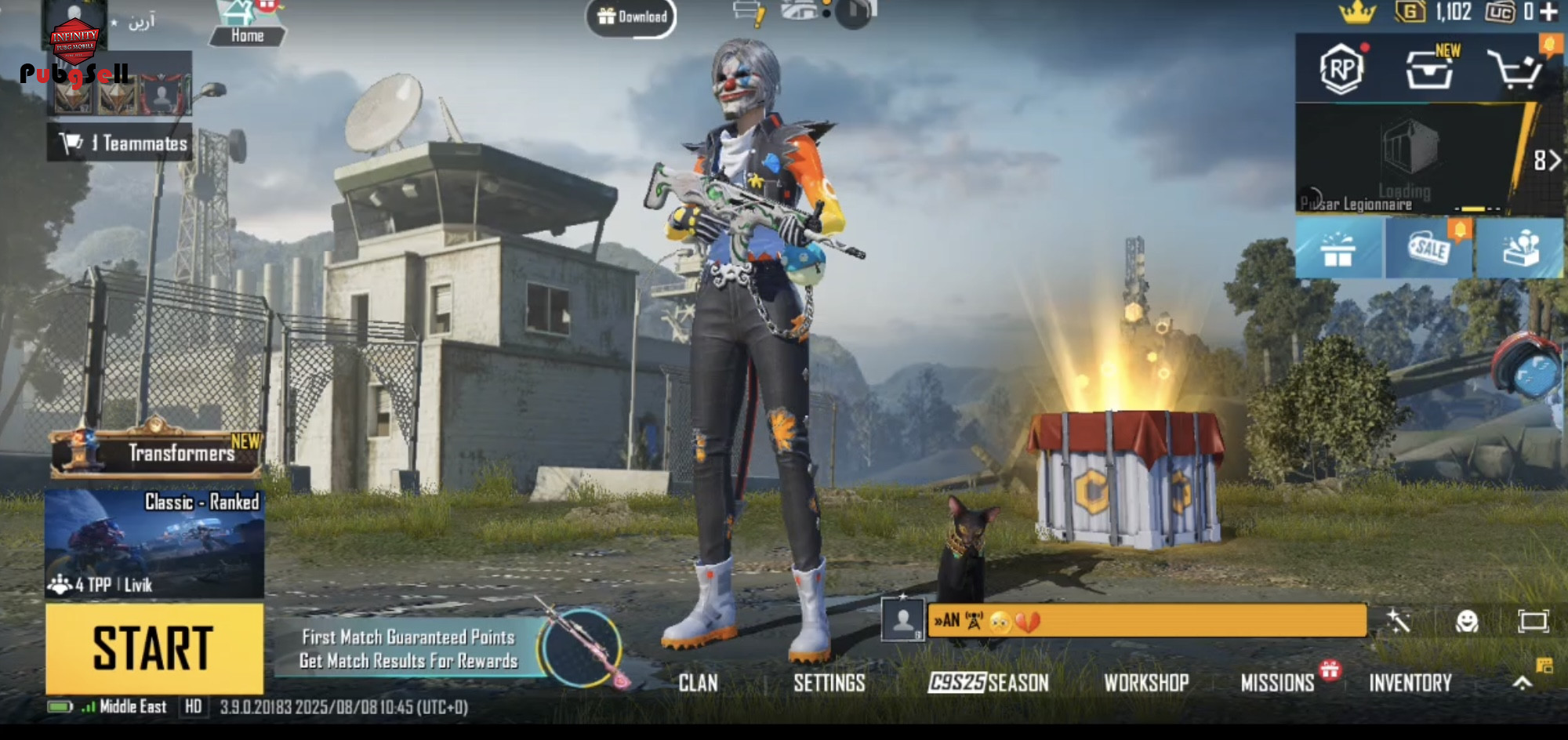This screenshot has width=1568, height=740.
Task: Open the Workshop menu
Action: (1146, 684)
